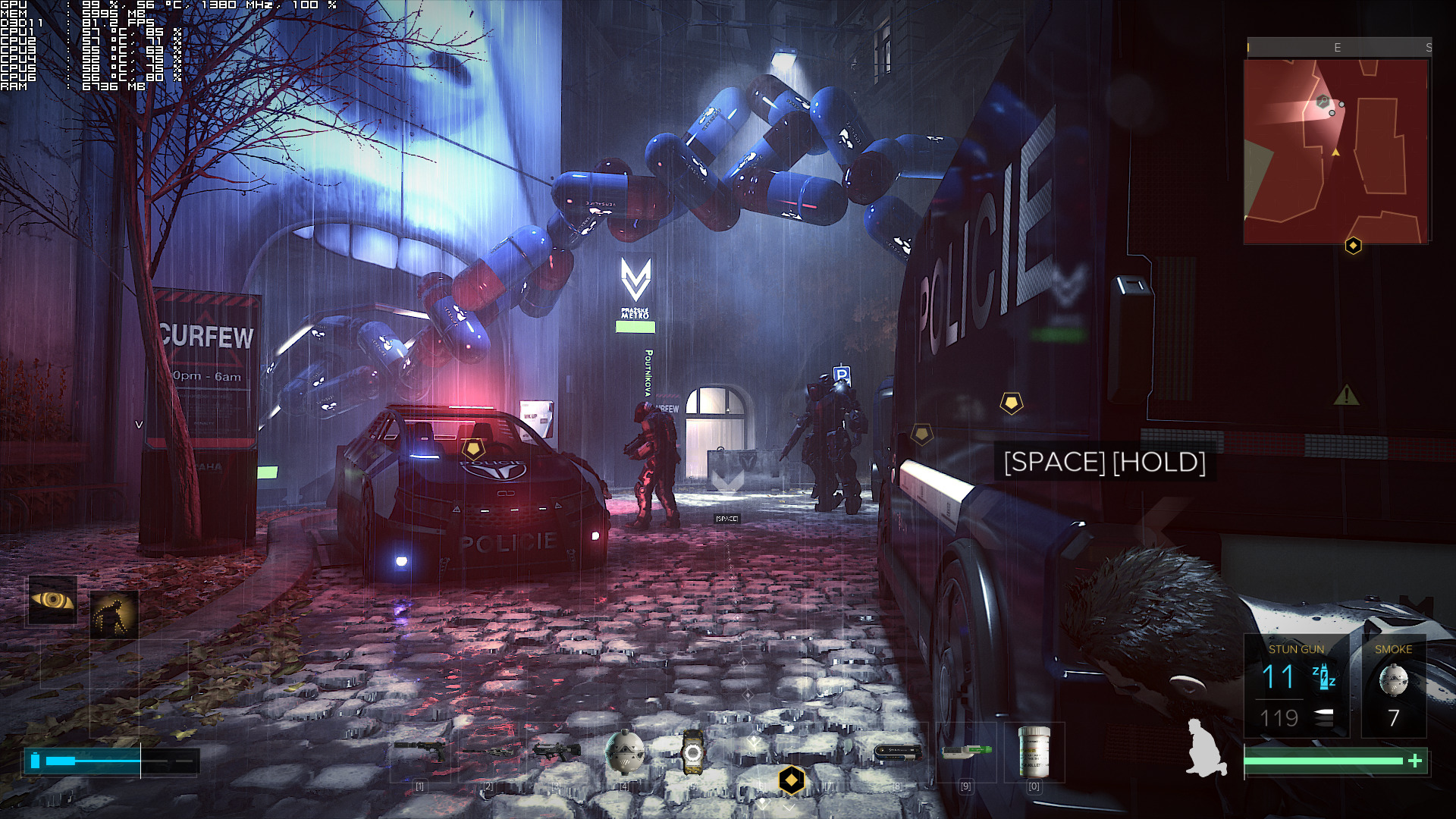The height and width of the screenshot is (819, 1456).
Task: Click the Smart Vision eye augmentation icon
Action: (x=52, y=601)
